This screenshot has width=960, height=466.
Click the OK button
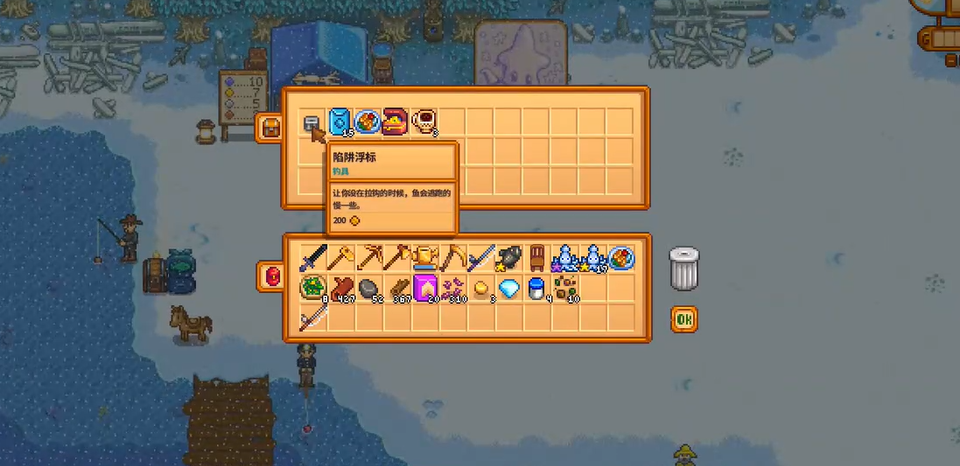click(x=684, y=319)
